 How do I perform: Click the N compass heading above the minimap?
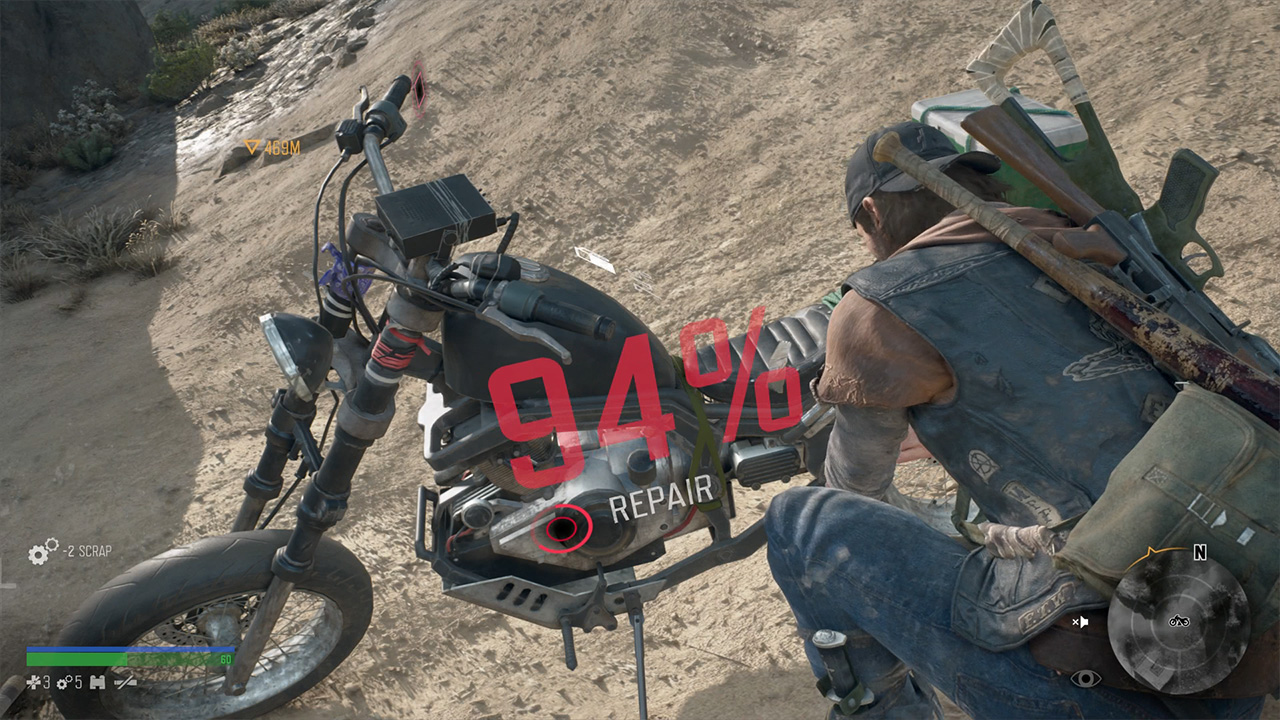1199,552
